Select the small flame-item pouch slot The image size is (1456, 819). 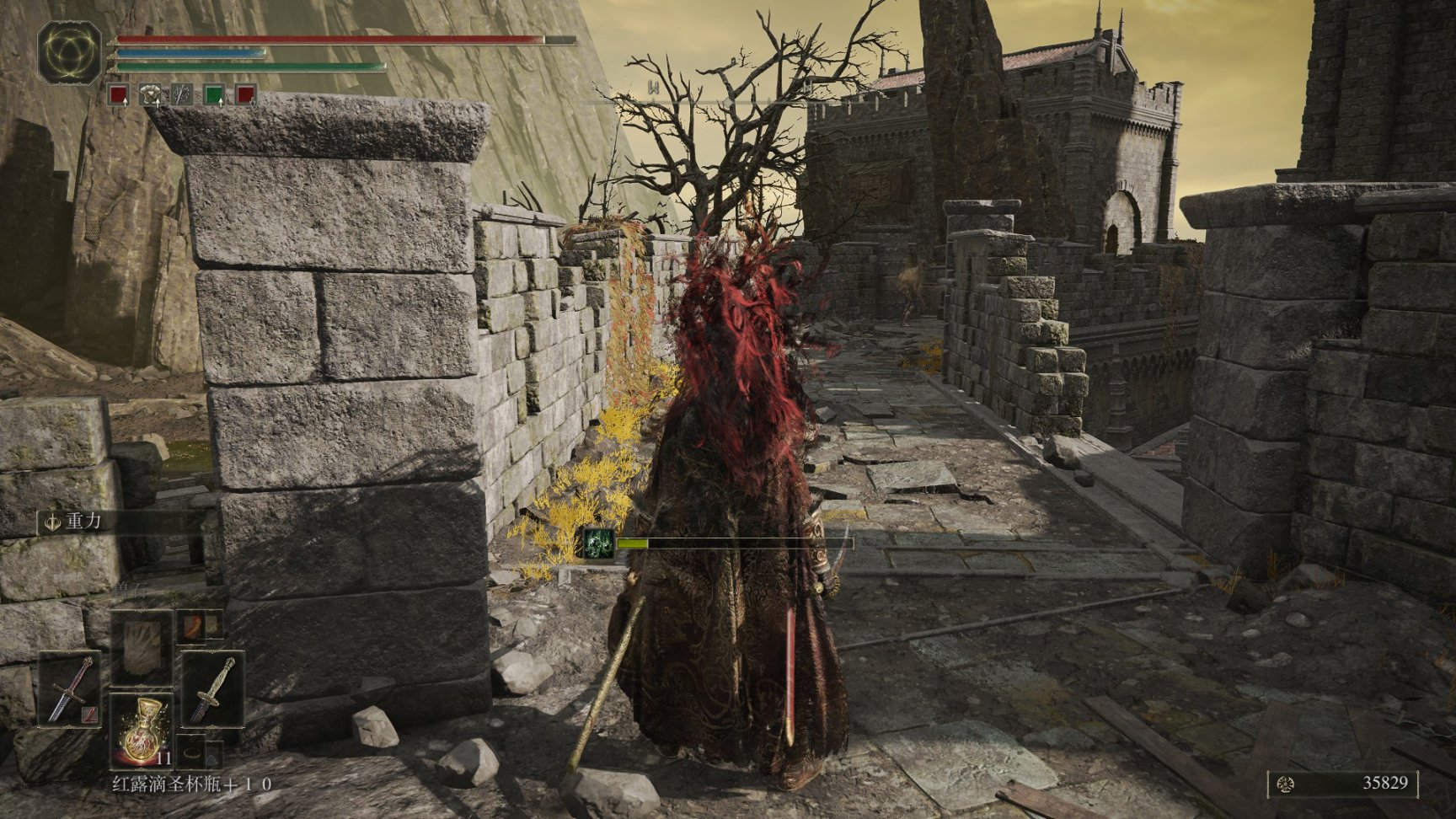pyautogui.click(x=190, y=624)
